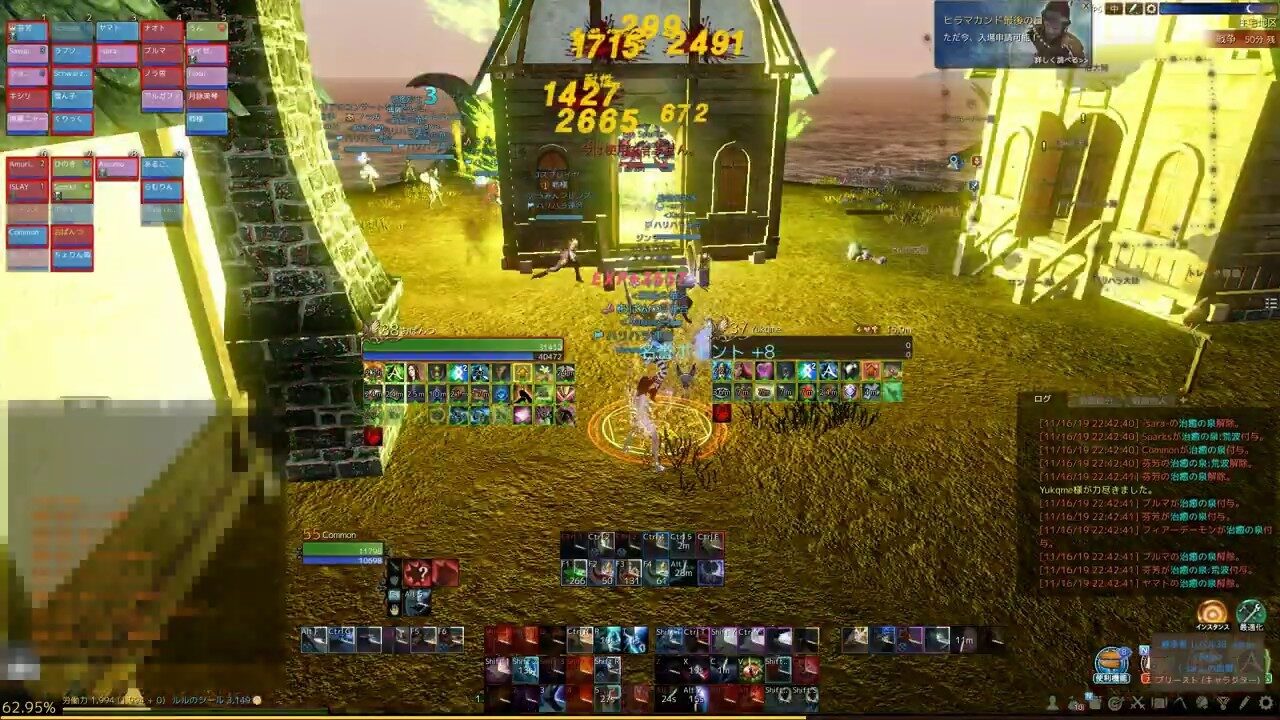Image resolution: width=1280 pixels, height=720 pixels.
Task: Open mail using the pen icon
Action: coord(1243,703)
